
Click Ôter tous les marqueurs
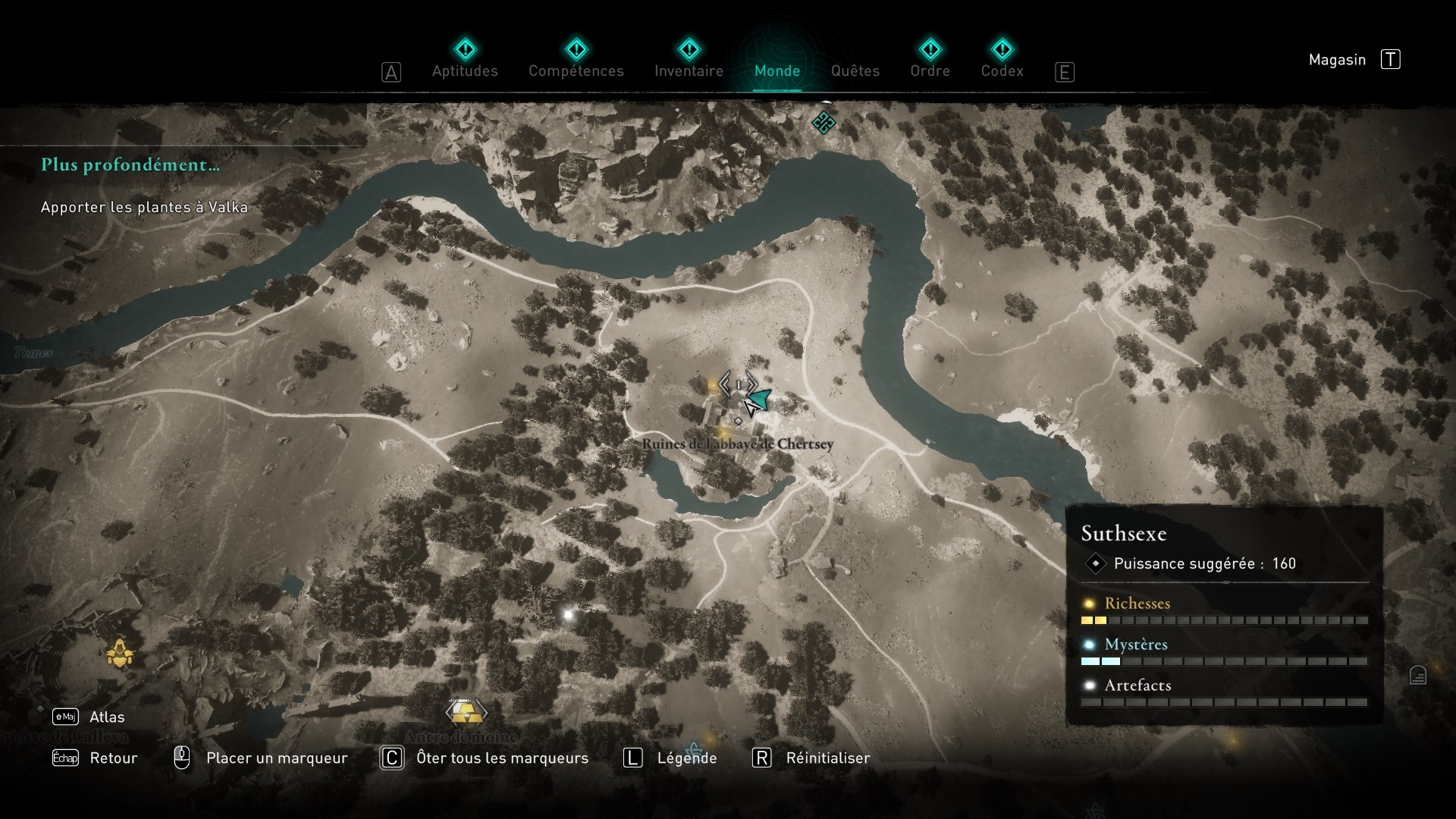pos(503,758)
